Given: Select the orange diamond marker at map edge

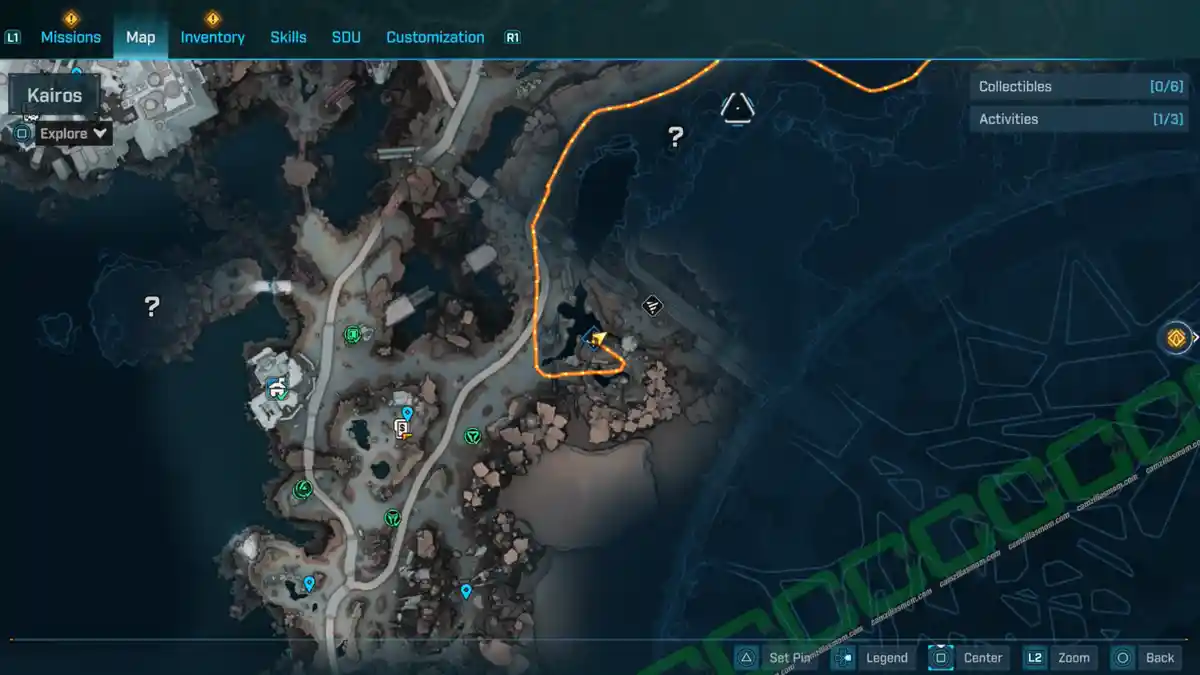Looking at the screenshot, I should tap(1177, 338).
